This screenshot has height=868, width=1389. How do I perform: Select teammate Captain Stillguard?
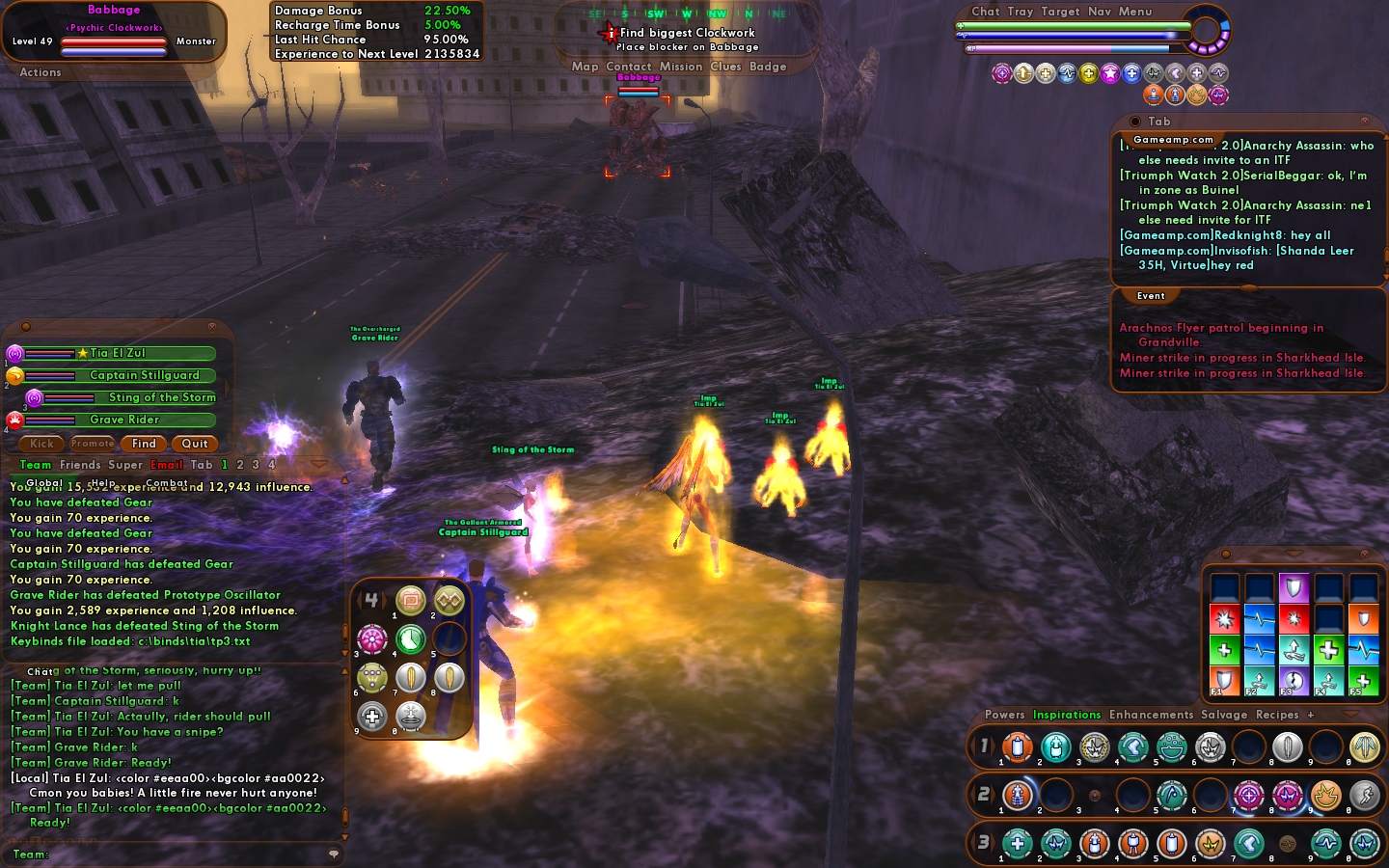tap(144, 376)
